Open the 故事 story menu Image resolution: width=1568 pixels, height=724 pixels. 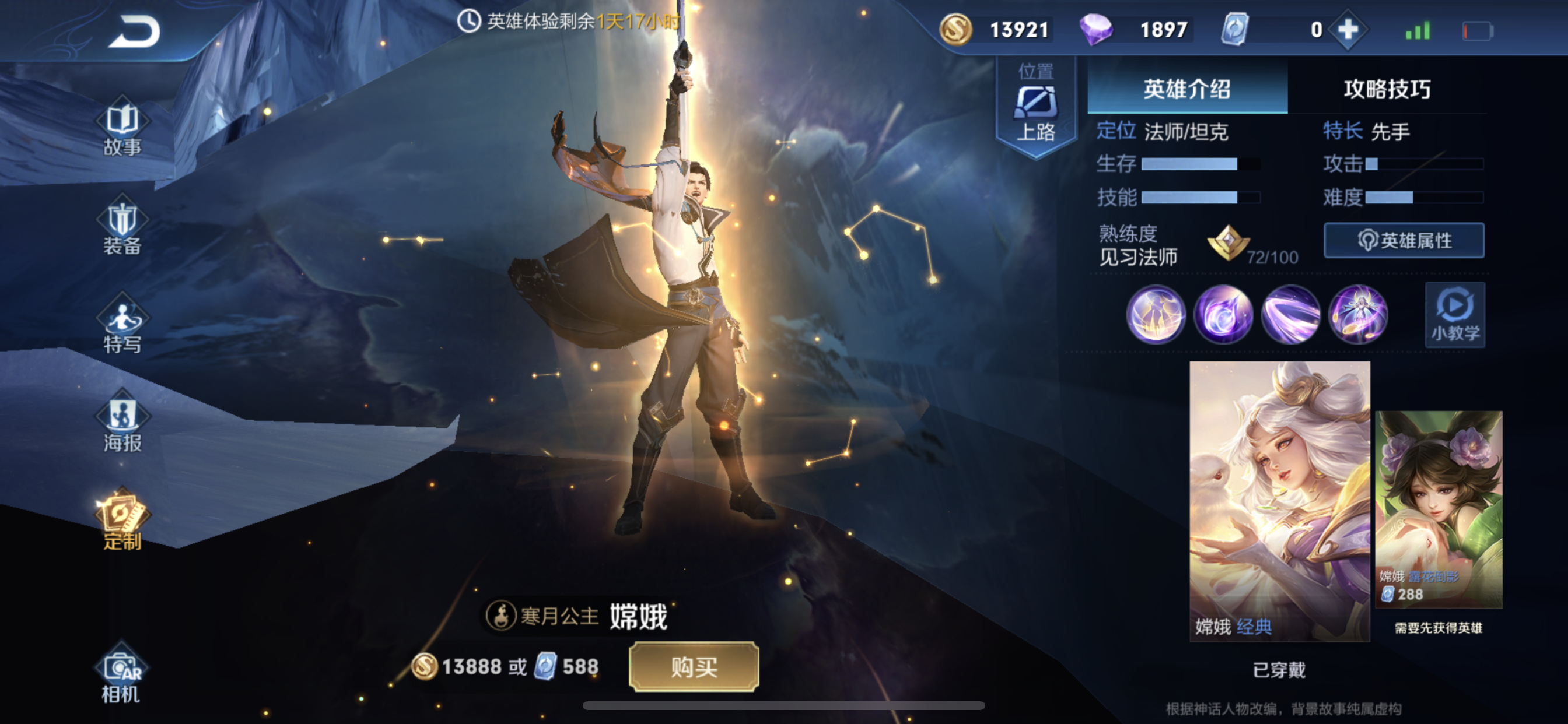coord(122,129)
